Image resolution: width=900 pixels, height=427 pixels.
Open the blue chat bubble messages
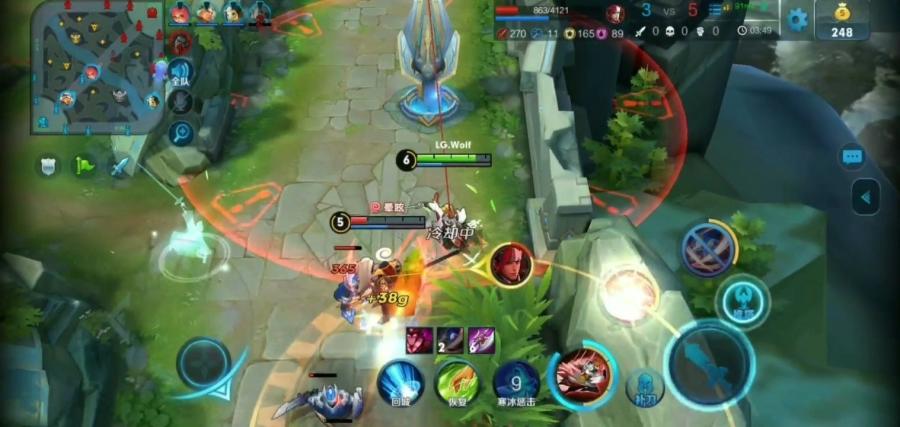852,157
